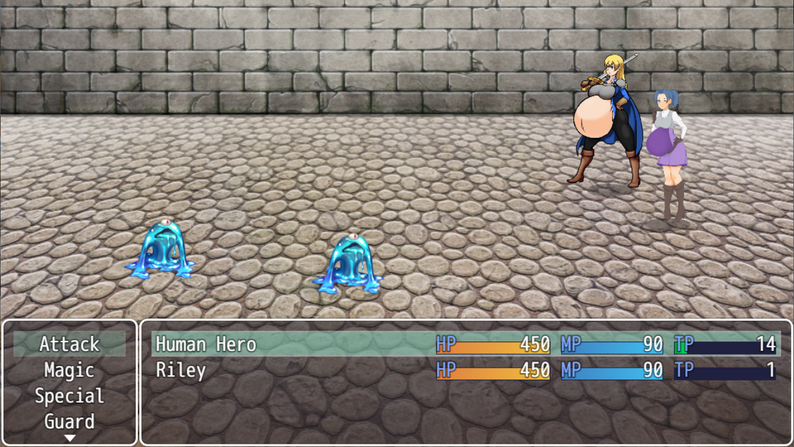Select the Magic command
This screenshot has width=794, height=447.
(x=69, y=370)
